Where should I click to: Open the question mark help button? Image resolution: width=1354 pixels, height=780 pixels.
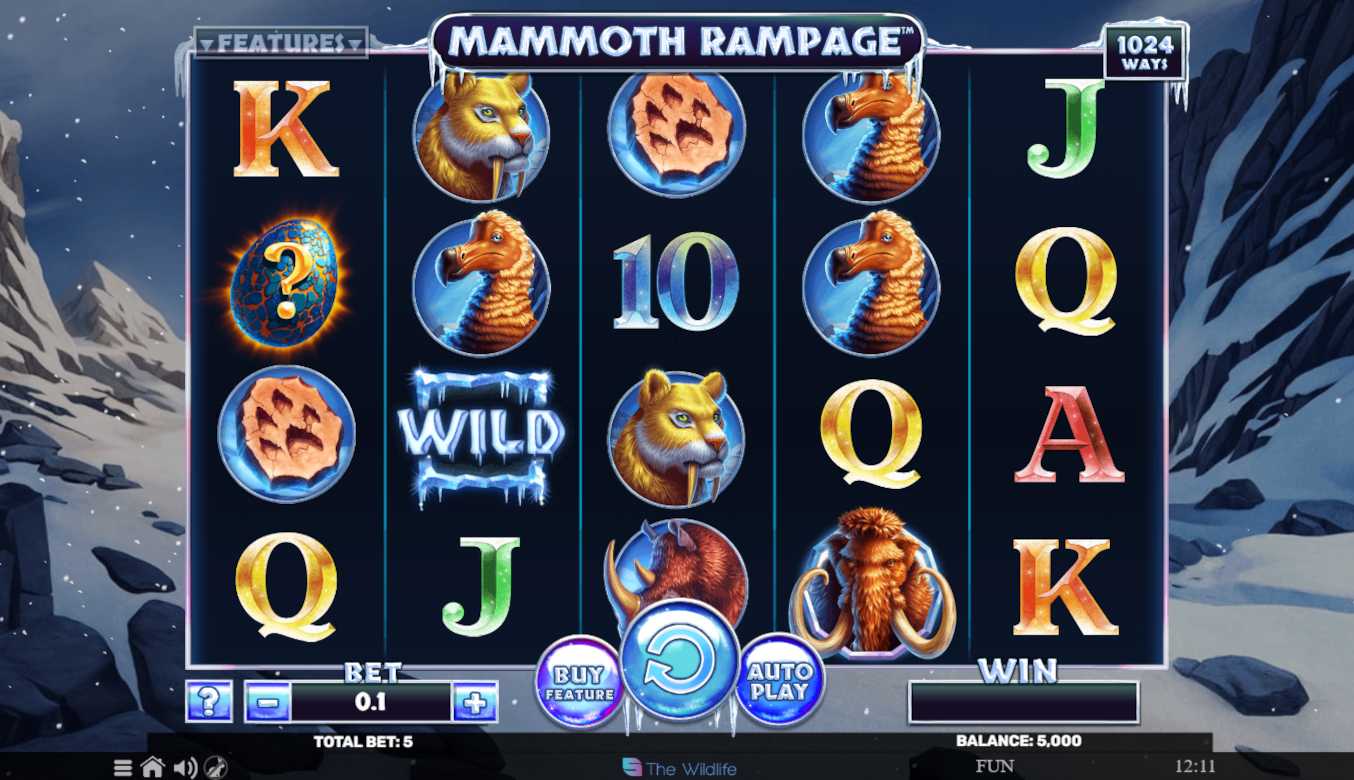click(209, 702)
